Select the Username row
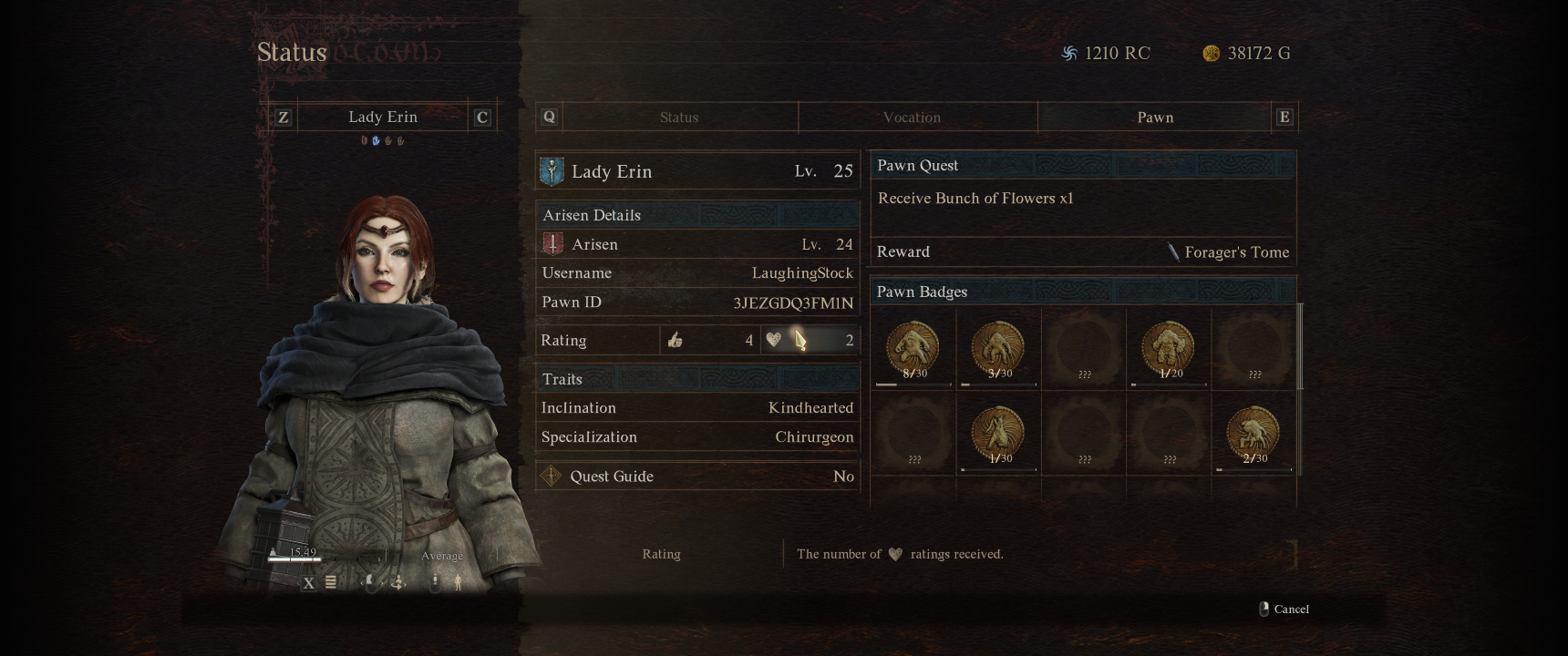Viewport: 1568px width, 656px height. click(697, 273)
